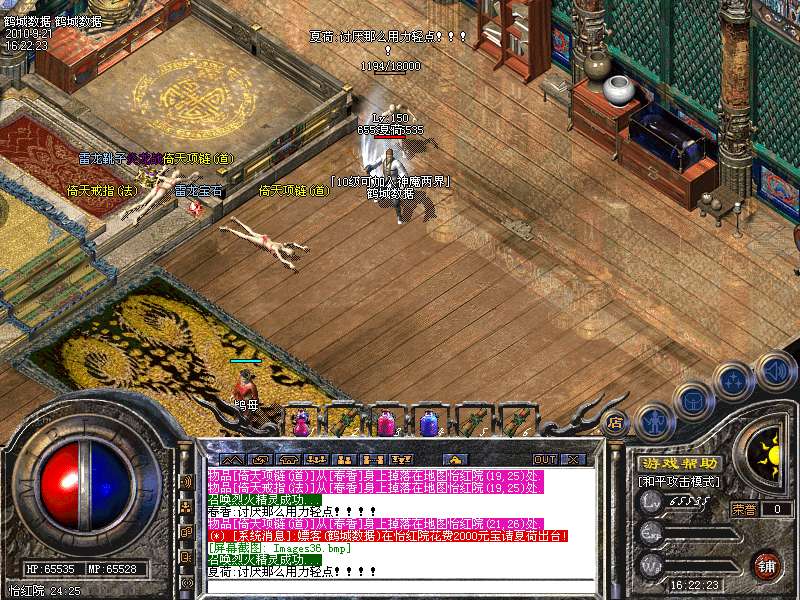Image resolution: width=800 pixels, height=600 pixels.
Task: Open the skills sparkle icon
Action: [735, 380]
